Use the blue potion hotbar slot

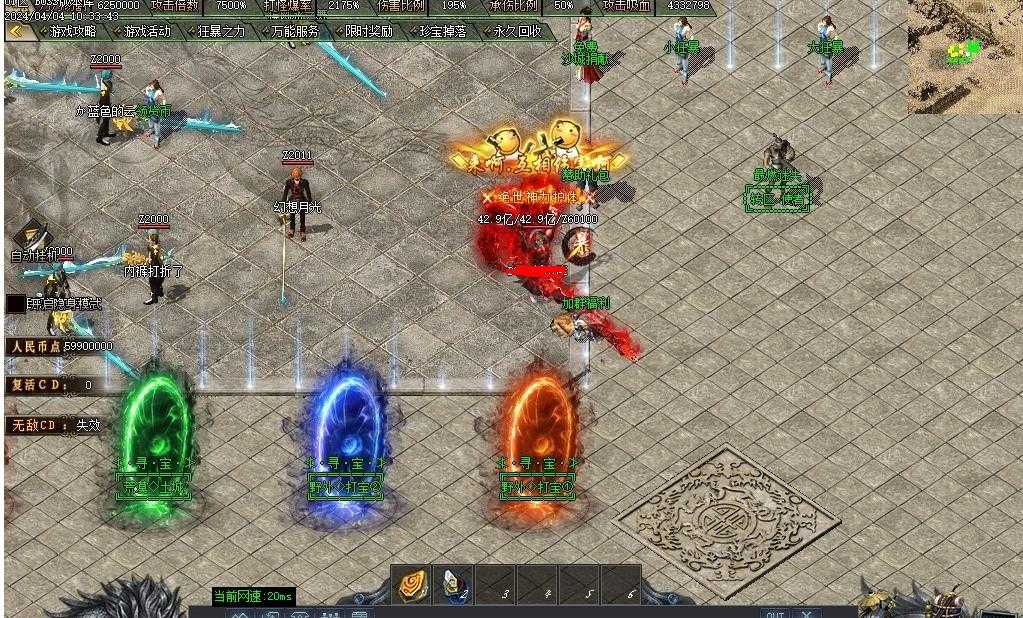(452, 585)
